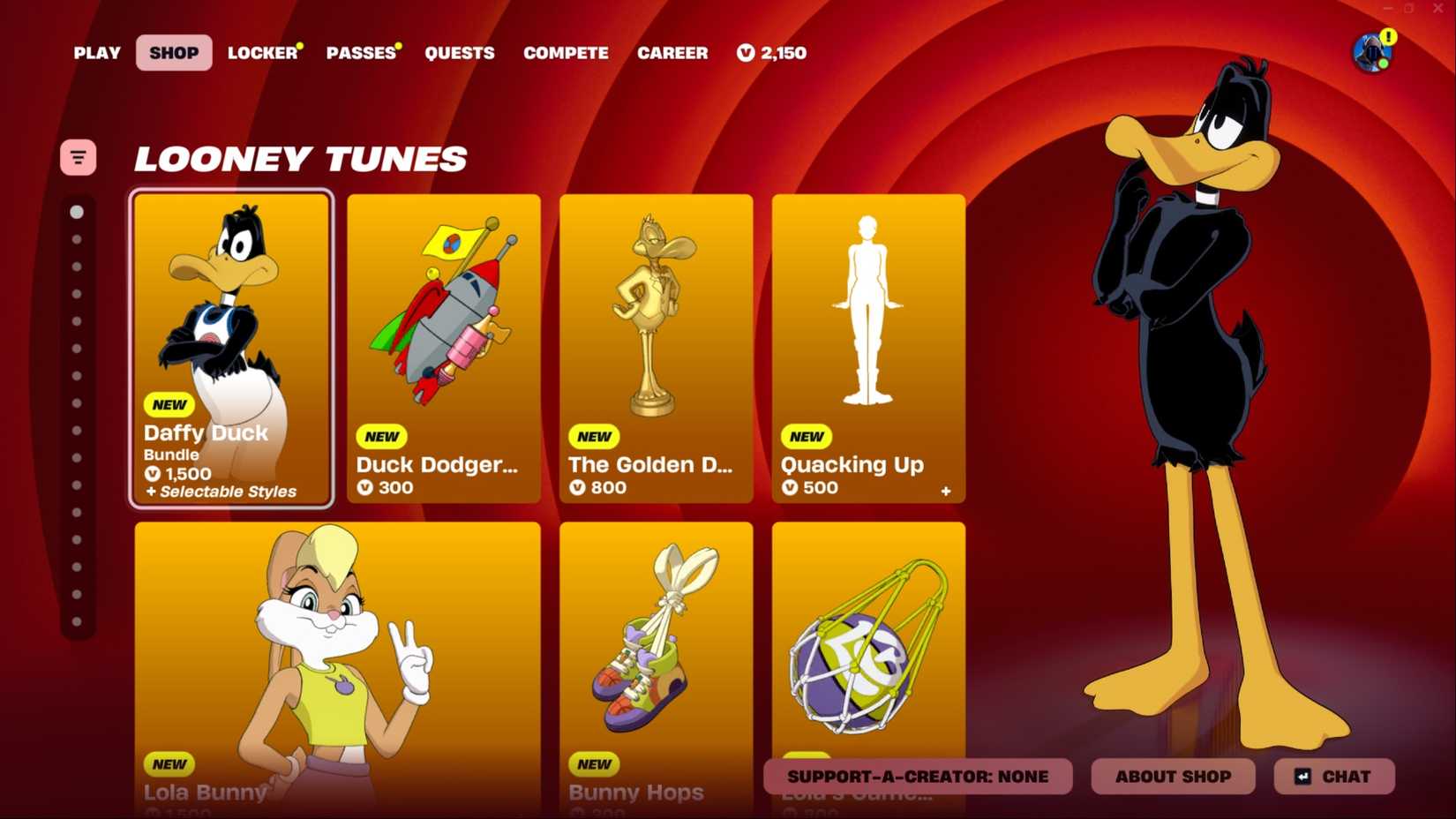Click the V-Bucks icon on Daffy Duck Bundle price
The height and width of the screenshot is (819, 1456).
tap(151, 474)
